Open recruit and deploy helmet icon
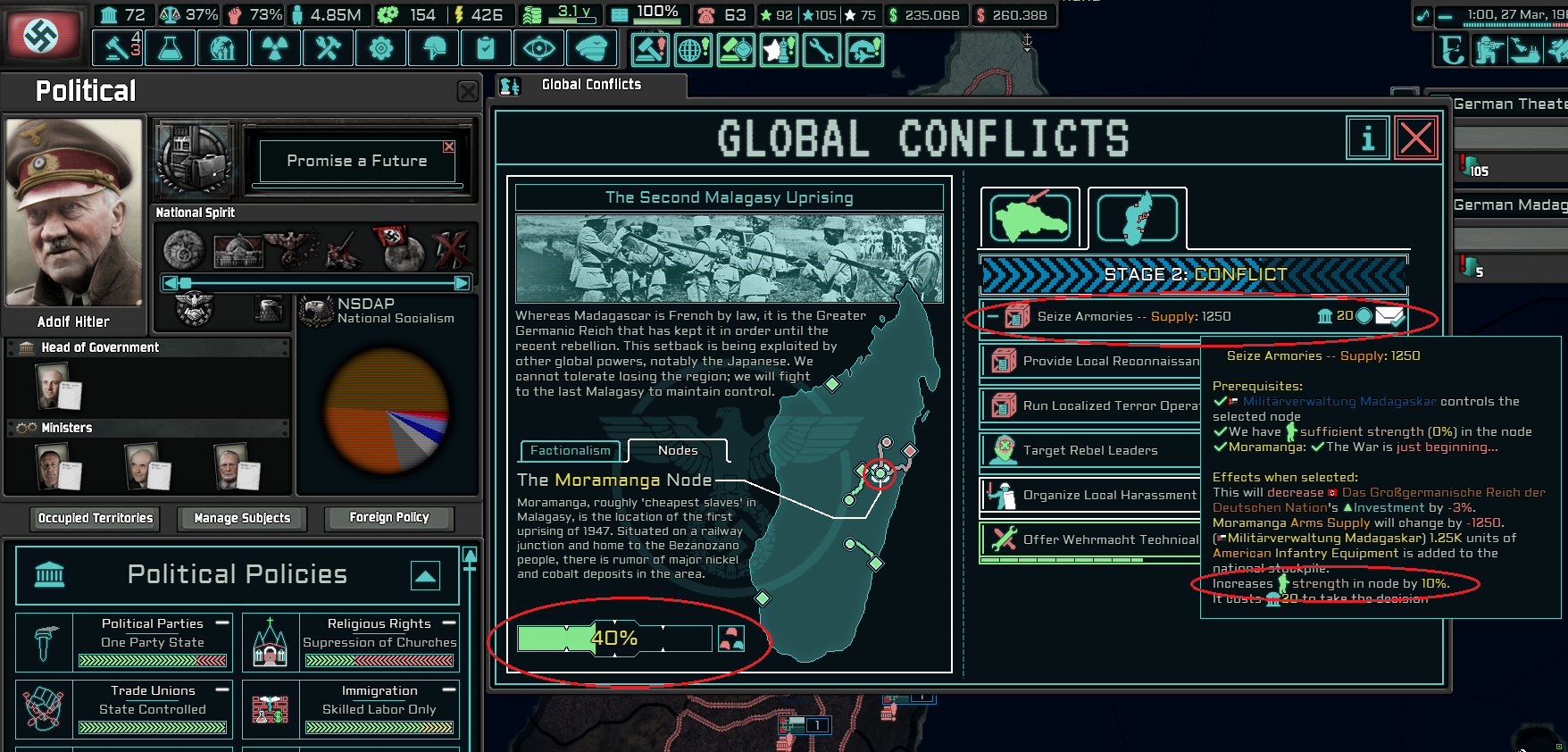1568x752 pixels. tap(433, 48)
